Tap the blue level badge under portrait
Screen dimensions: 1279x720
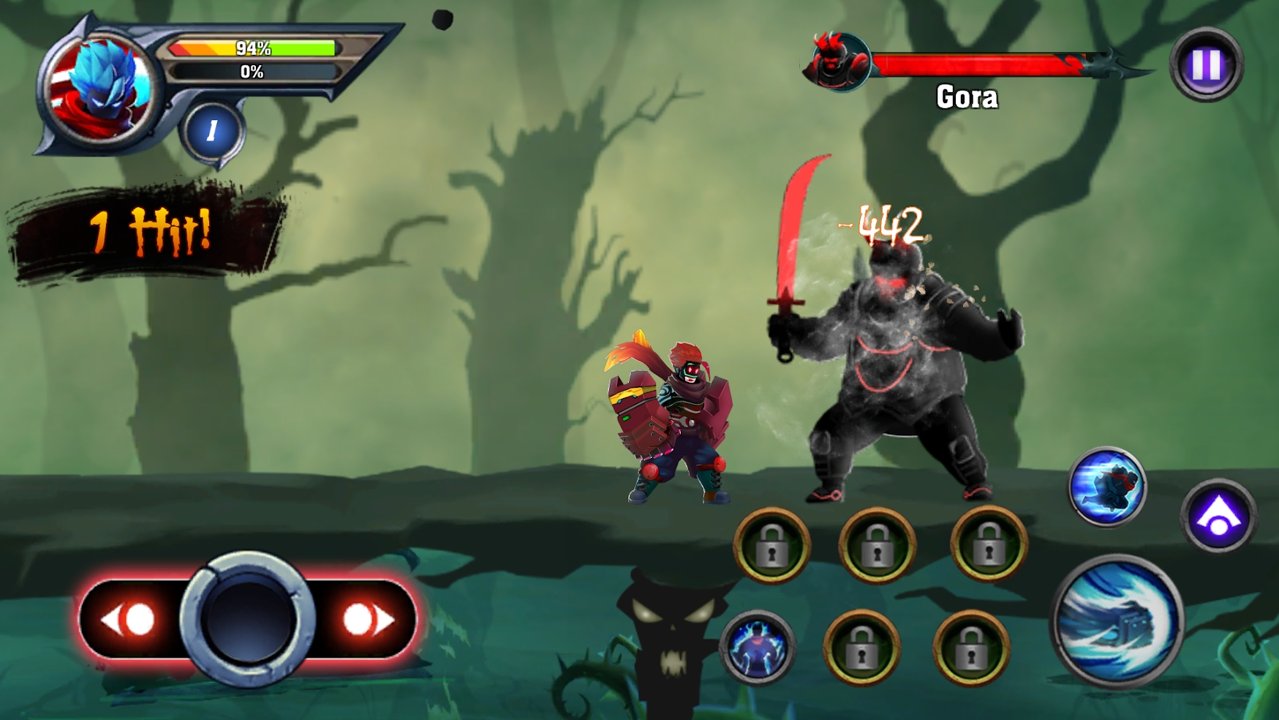[212, 131]
